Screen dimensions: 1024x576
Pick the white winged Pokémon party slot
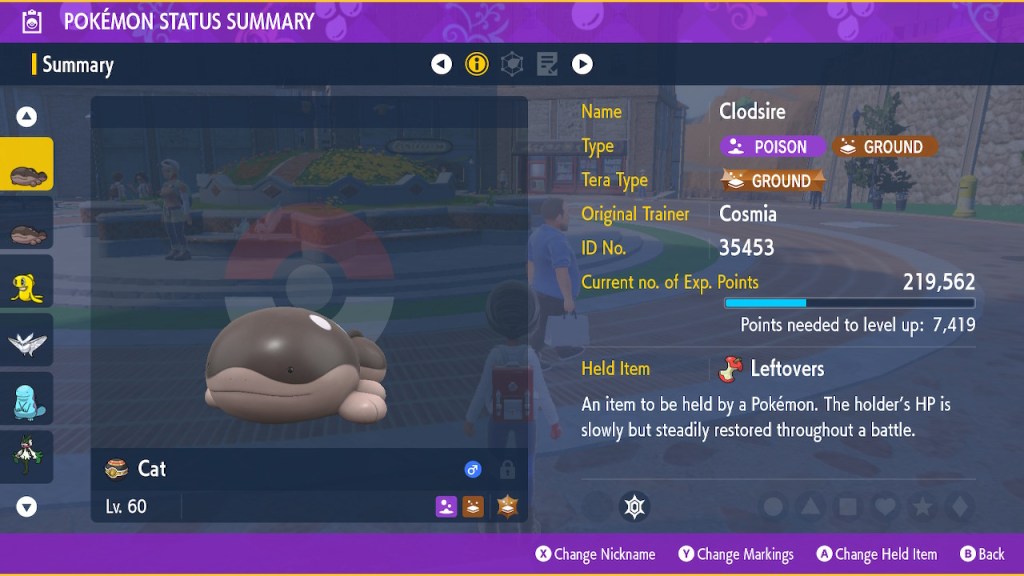27,342
